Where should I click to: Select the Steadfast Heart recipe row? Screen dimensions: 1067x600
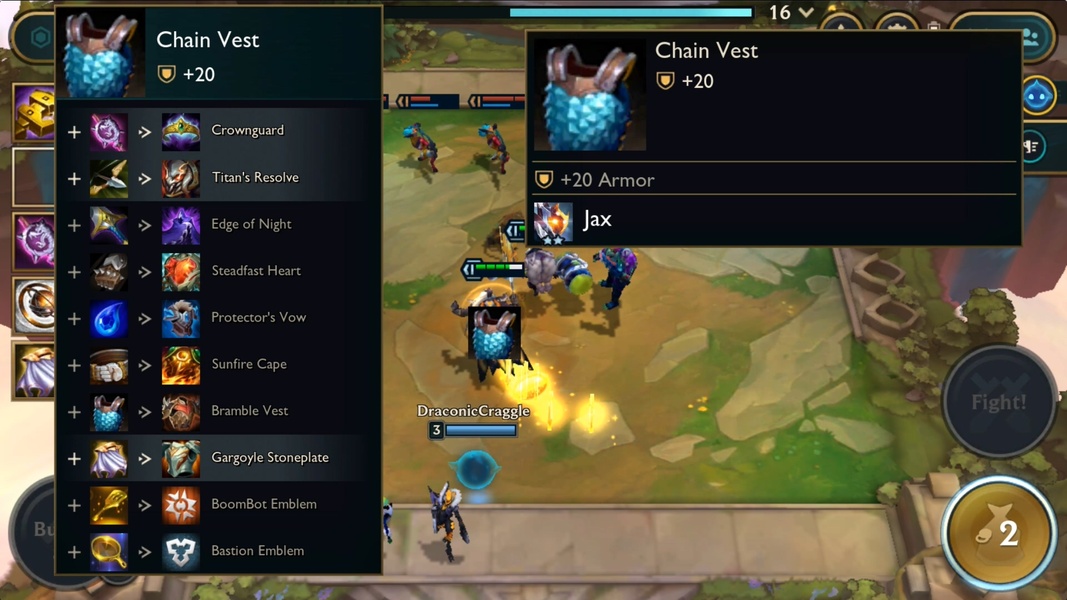(x=220, y=271)
